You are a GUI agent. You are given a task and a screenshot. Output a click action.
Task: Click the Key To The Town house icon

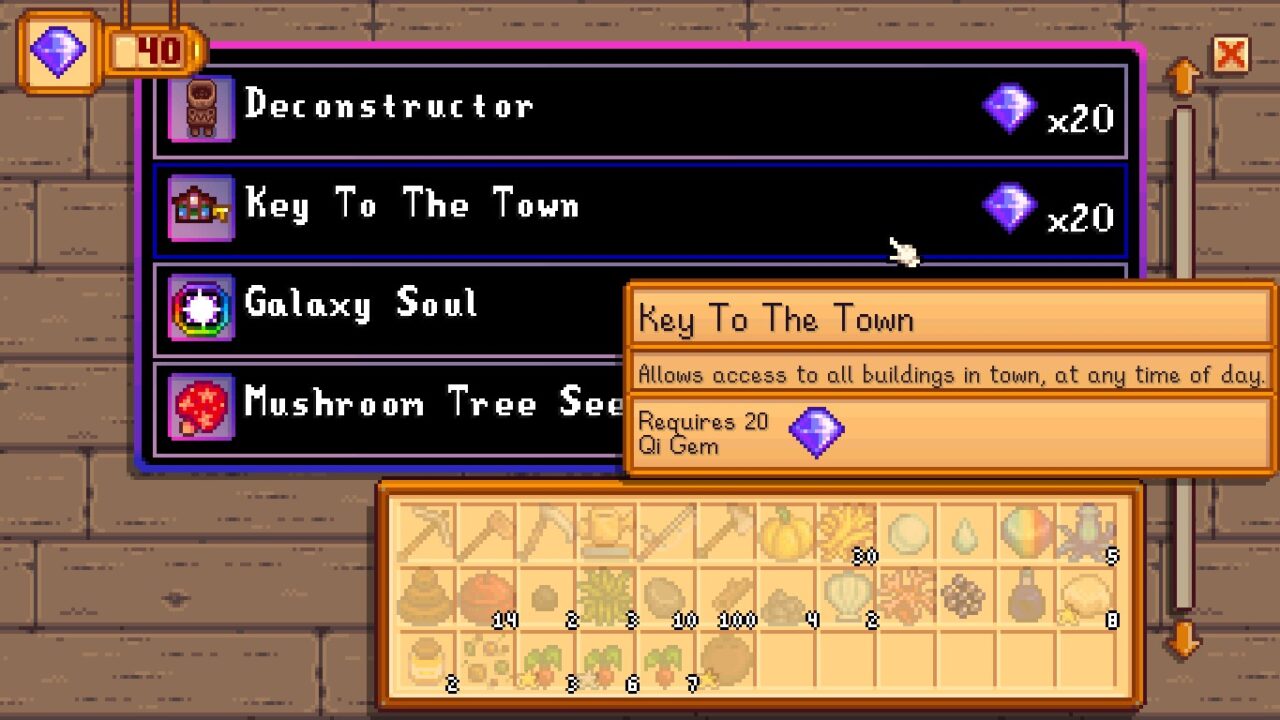pos(201,205)
